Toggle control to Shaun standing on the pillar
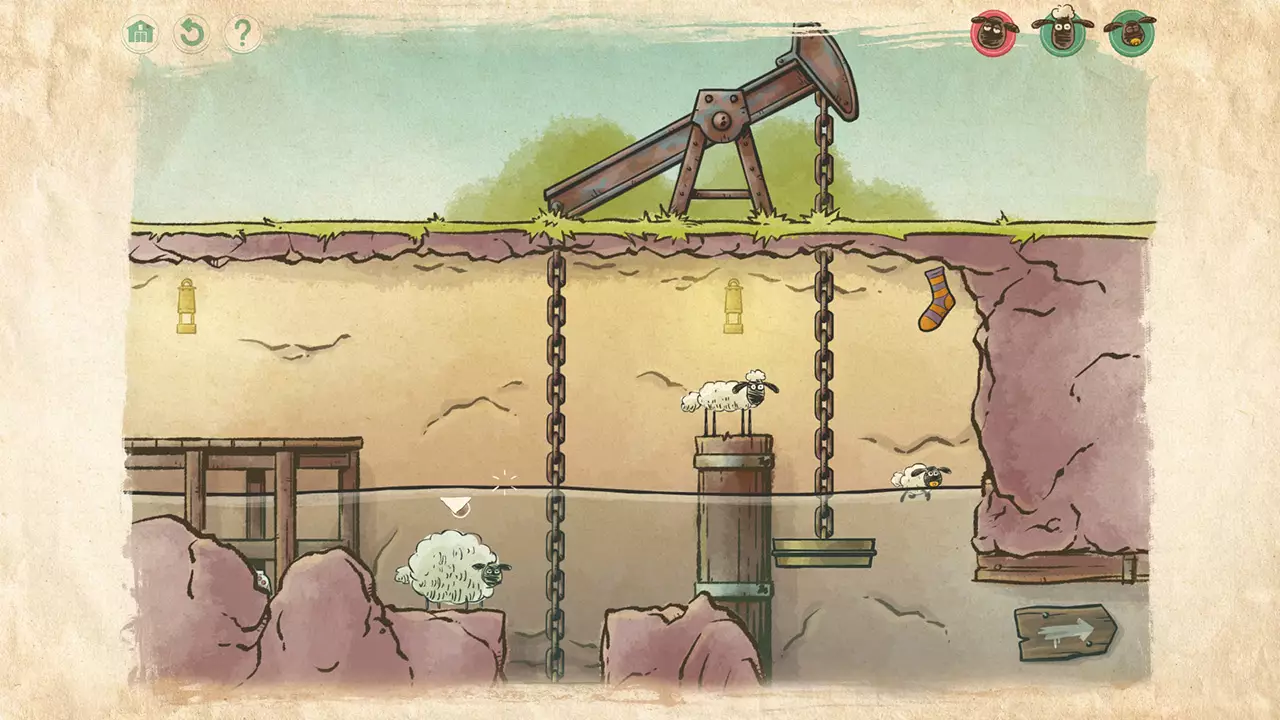 [x=729, y=395]
